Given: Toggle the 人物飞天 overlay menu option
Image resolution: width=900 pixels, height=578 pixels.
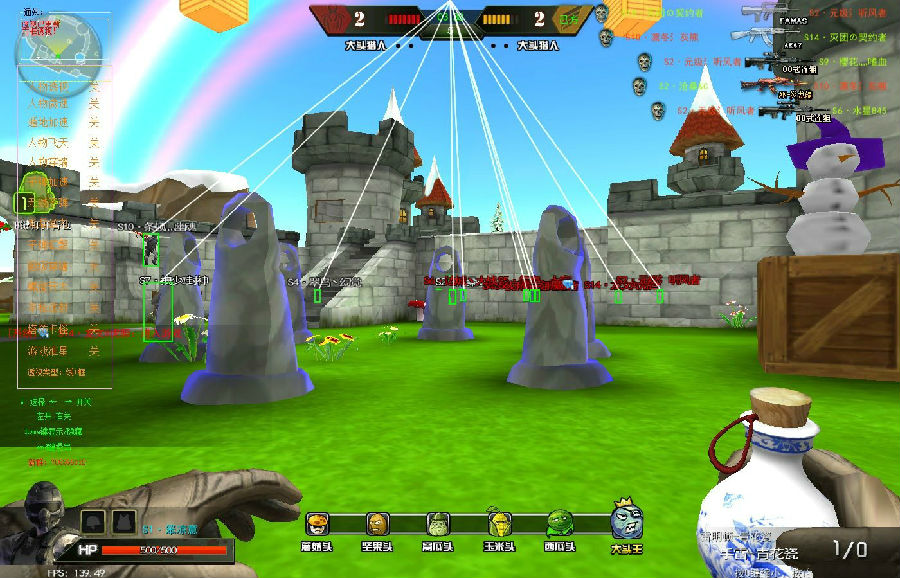Looking at the screenshot, I should (x=50, y=142).
